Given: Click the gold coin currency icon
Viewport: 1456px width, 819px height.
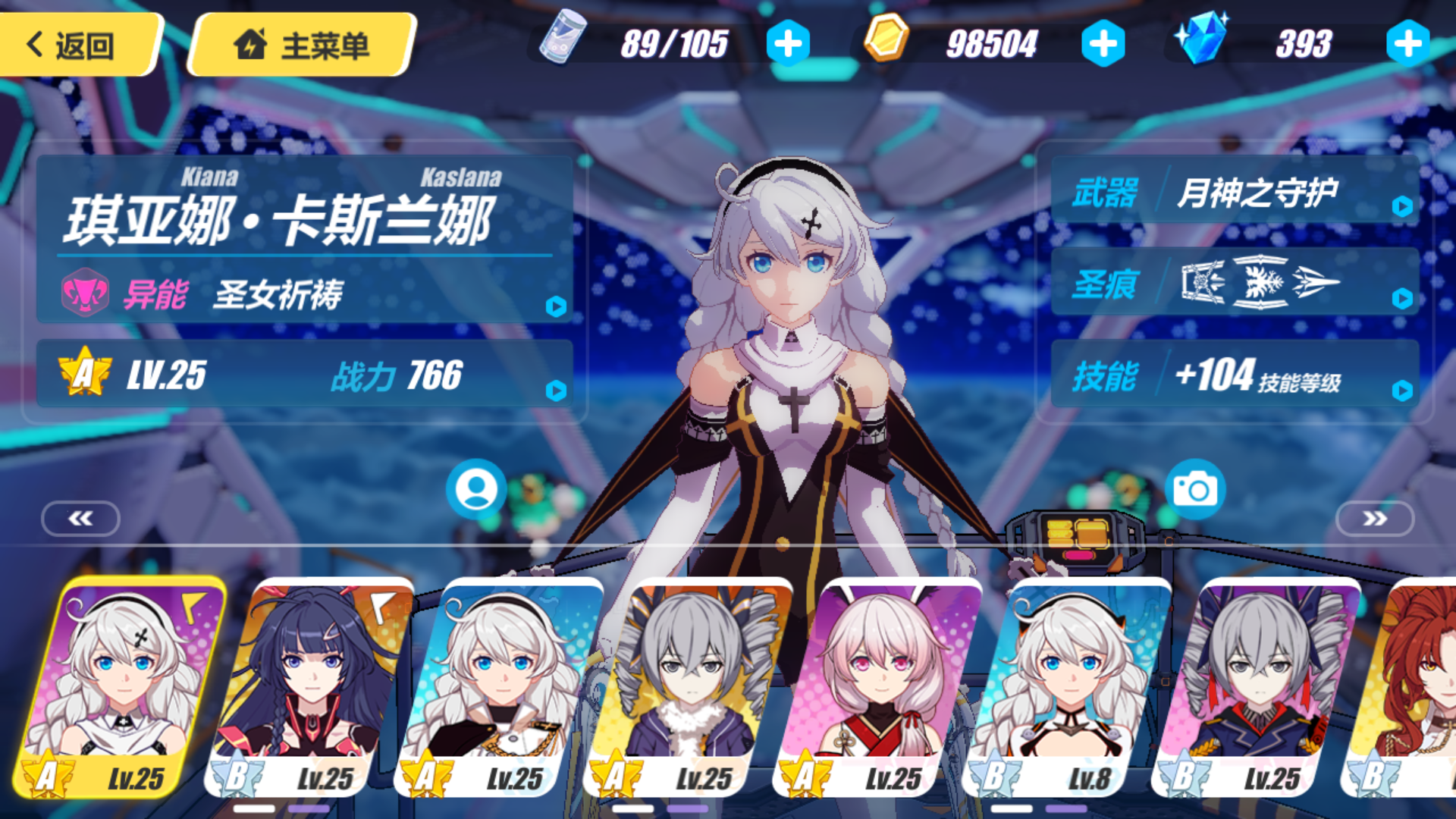Looking at the screenshot, I should [x=887, y=39].
